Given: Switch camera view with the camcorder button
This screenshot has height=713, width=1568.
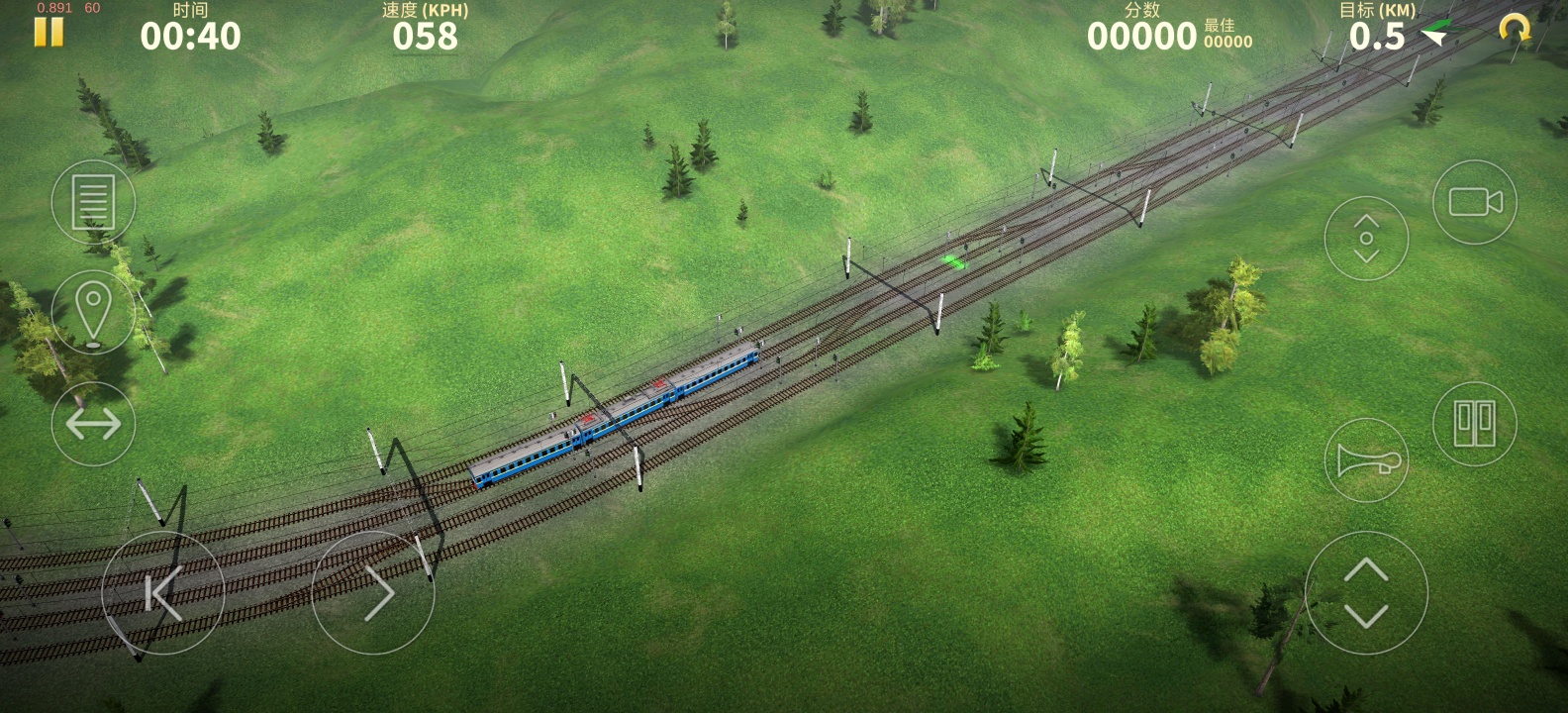Looking at the screenshot, I should [x=1475, y=202].
